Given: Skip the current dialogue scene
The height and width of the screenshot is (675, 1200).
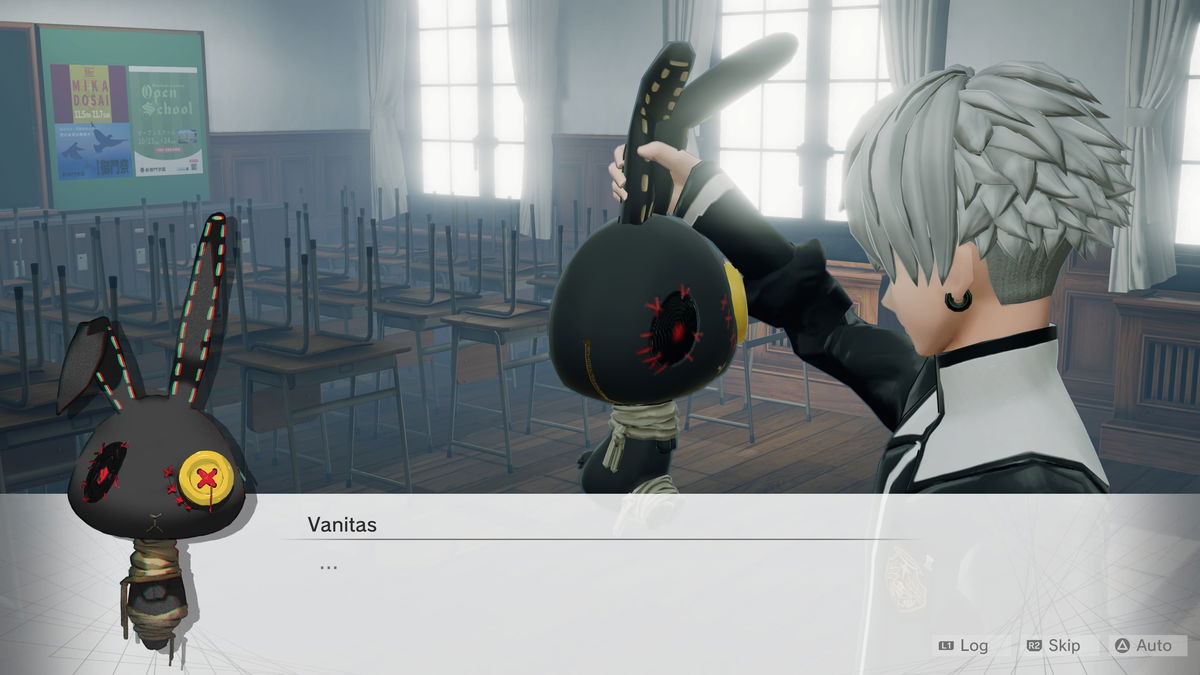Looking at the screenshot, I should point(1054,646).
